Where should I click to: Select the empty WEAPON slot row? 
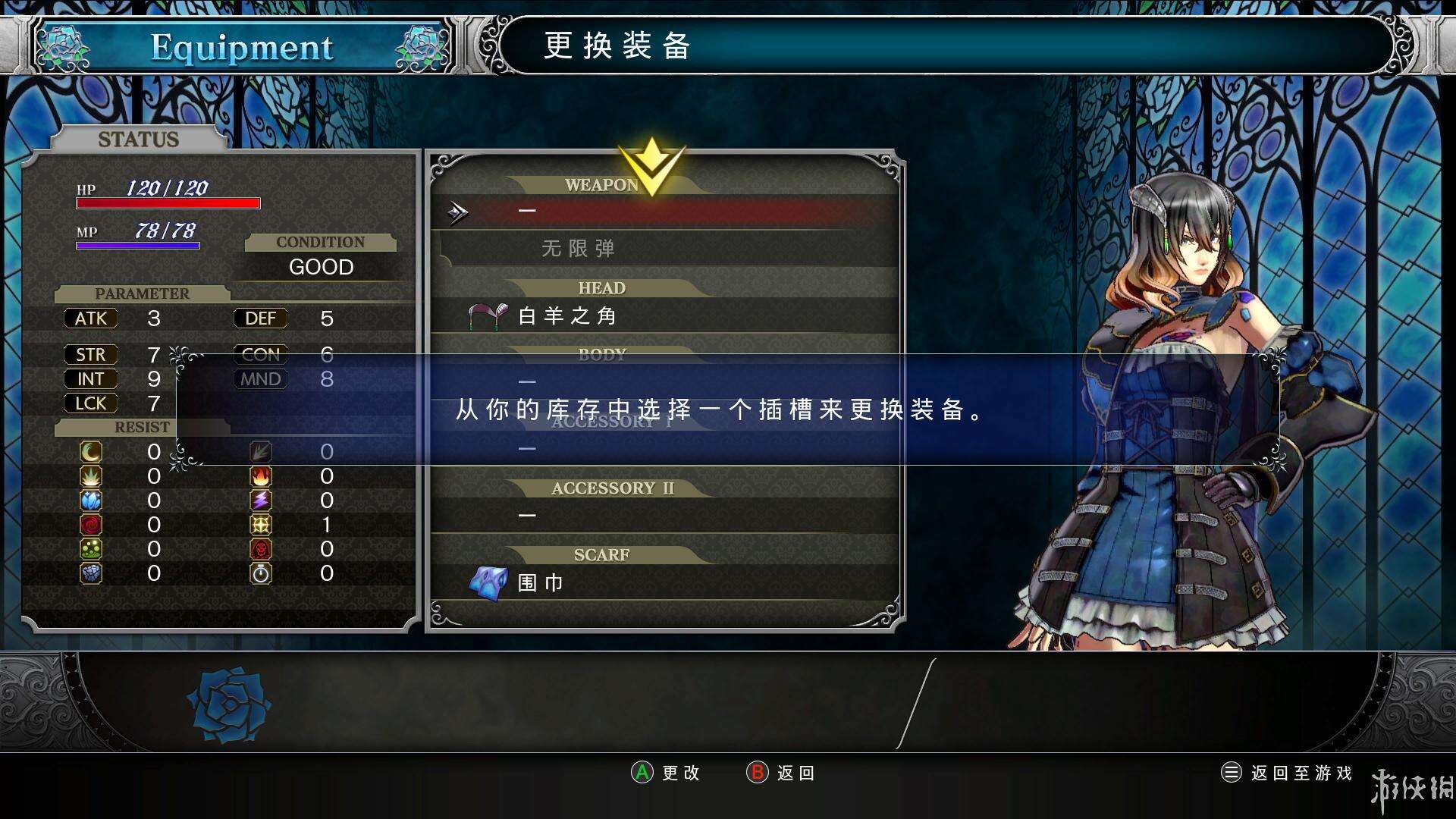(x=664, y=212)
